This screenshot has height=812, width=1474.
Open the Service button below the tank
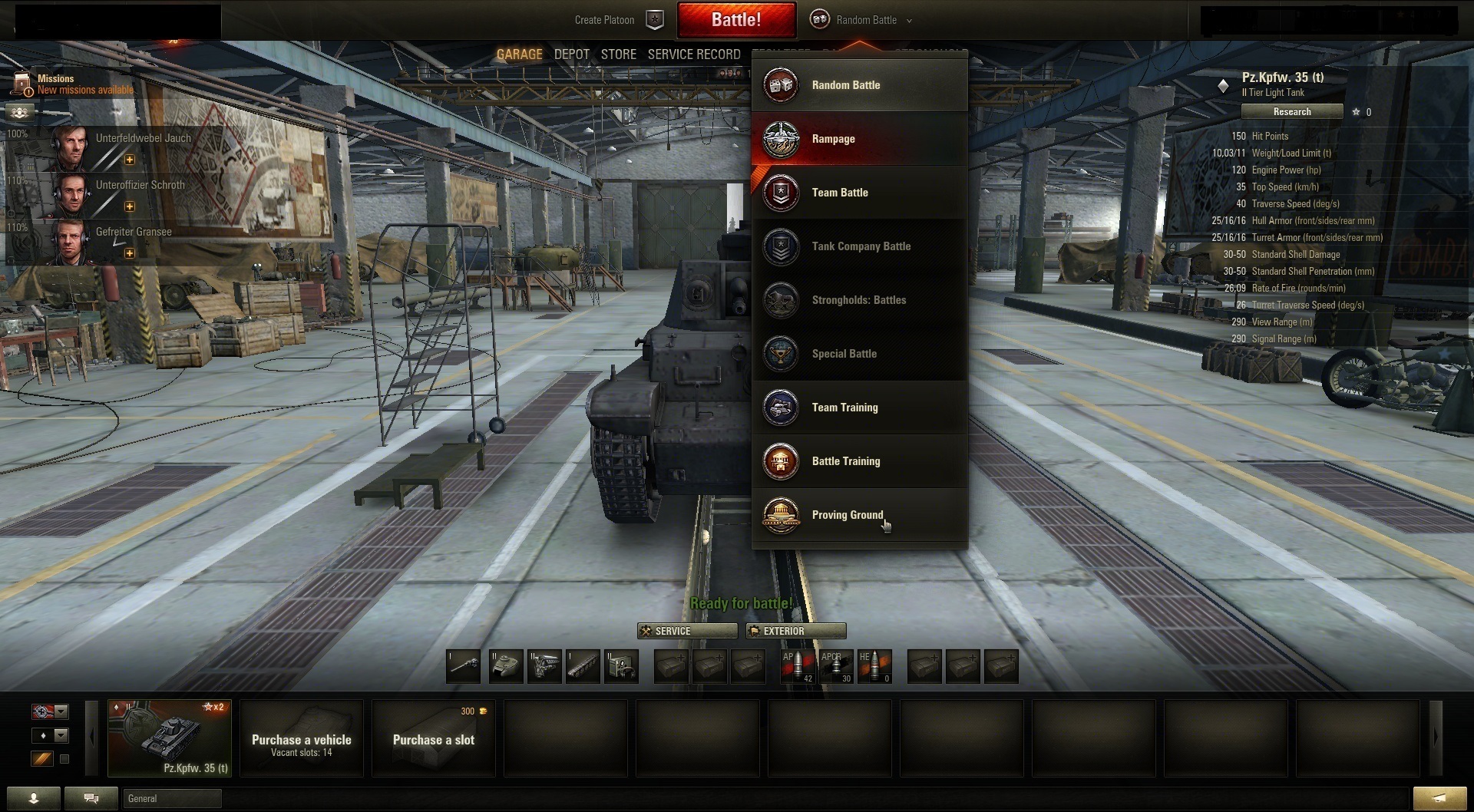click(687, 631)
